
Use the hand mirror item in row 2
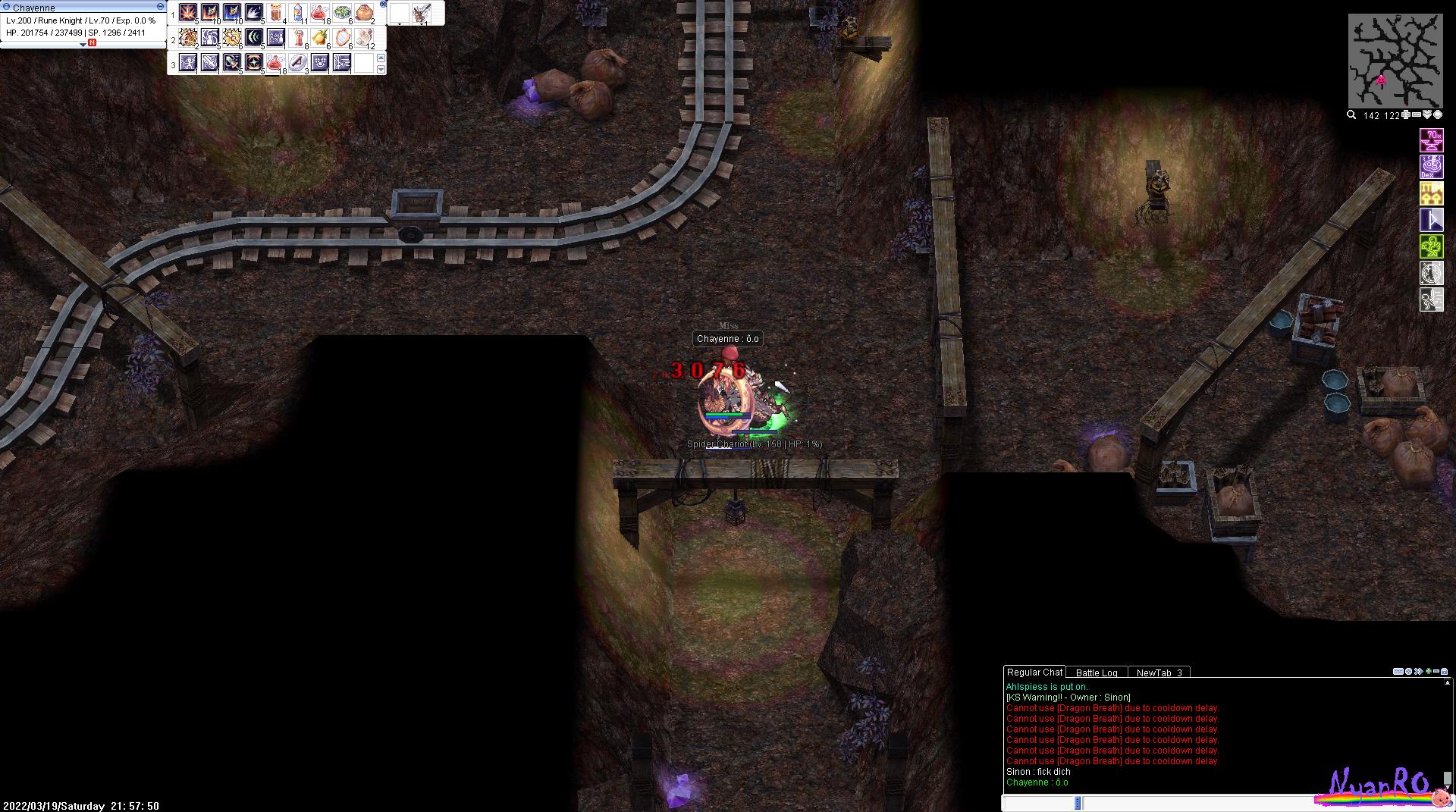342,38
